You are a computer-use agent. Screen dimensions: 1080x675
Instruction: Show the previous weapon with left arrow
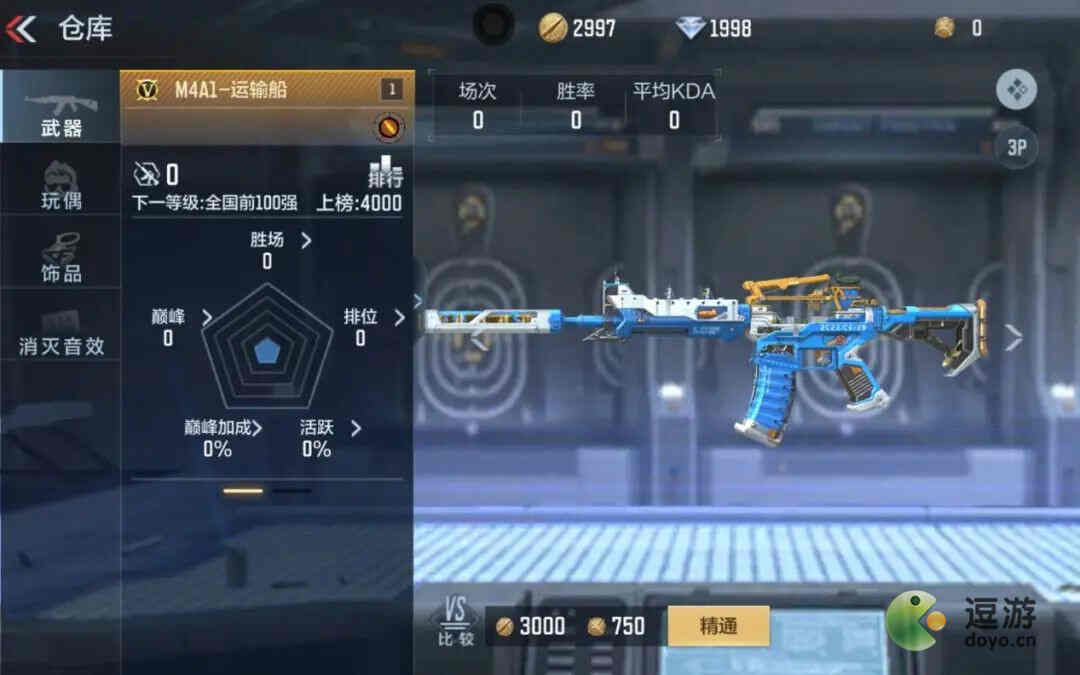[x=479, y=339]
